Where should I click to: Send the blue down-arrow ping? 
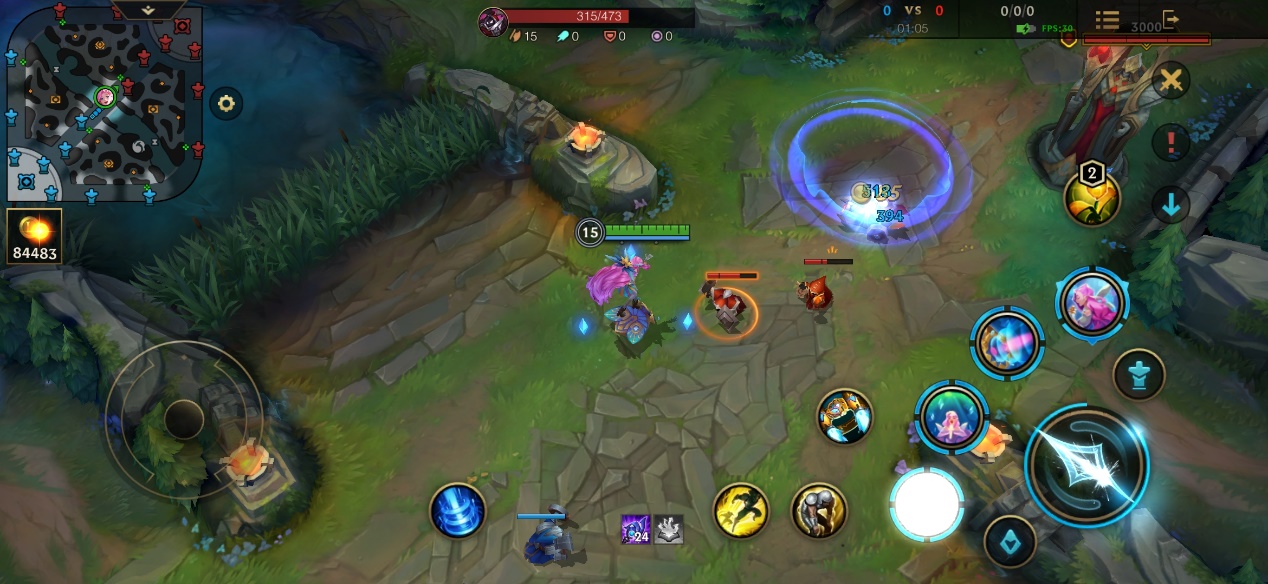[x=1170, y=205]
